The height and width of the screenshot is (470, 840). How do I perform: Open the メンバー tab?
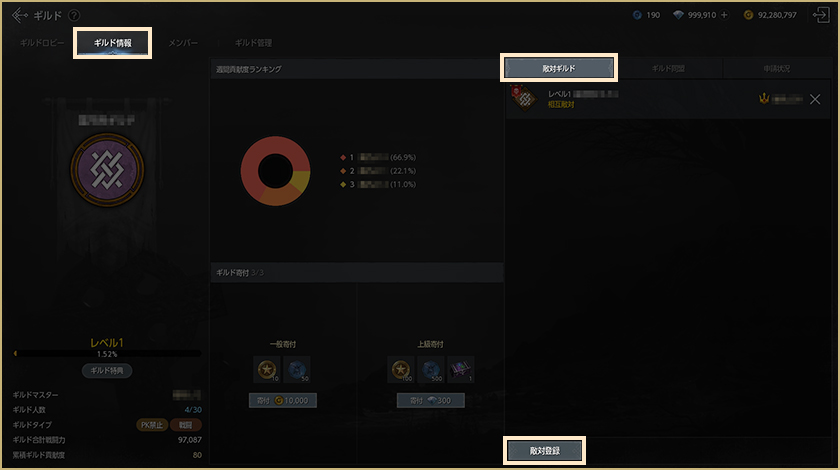click(183, 43)
